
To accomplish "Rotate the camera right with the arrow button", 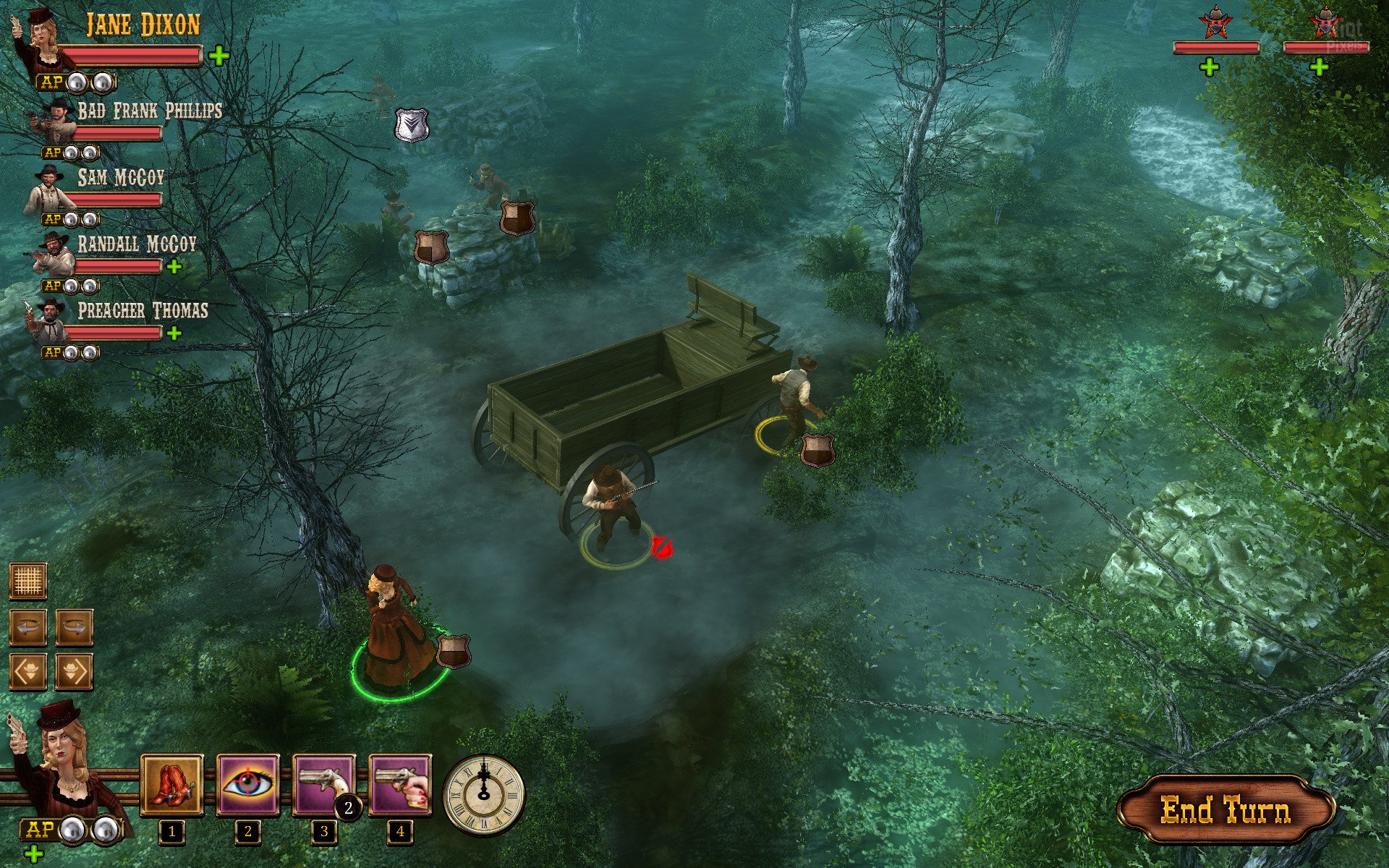I will click(x=75, y=626).
